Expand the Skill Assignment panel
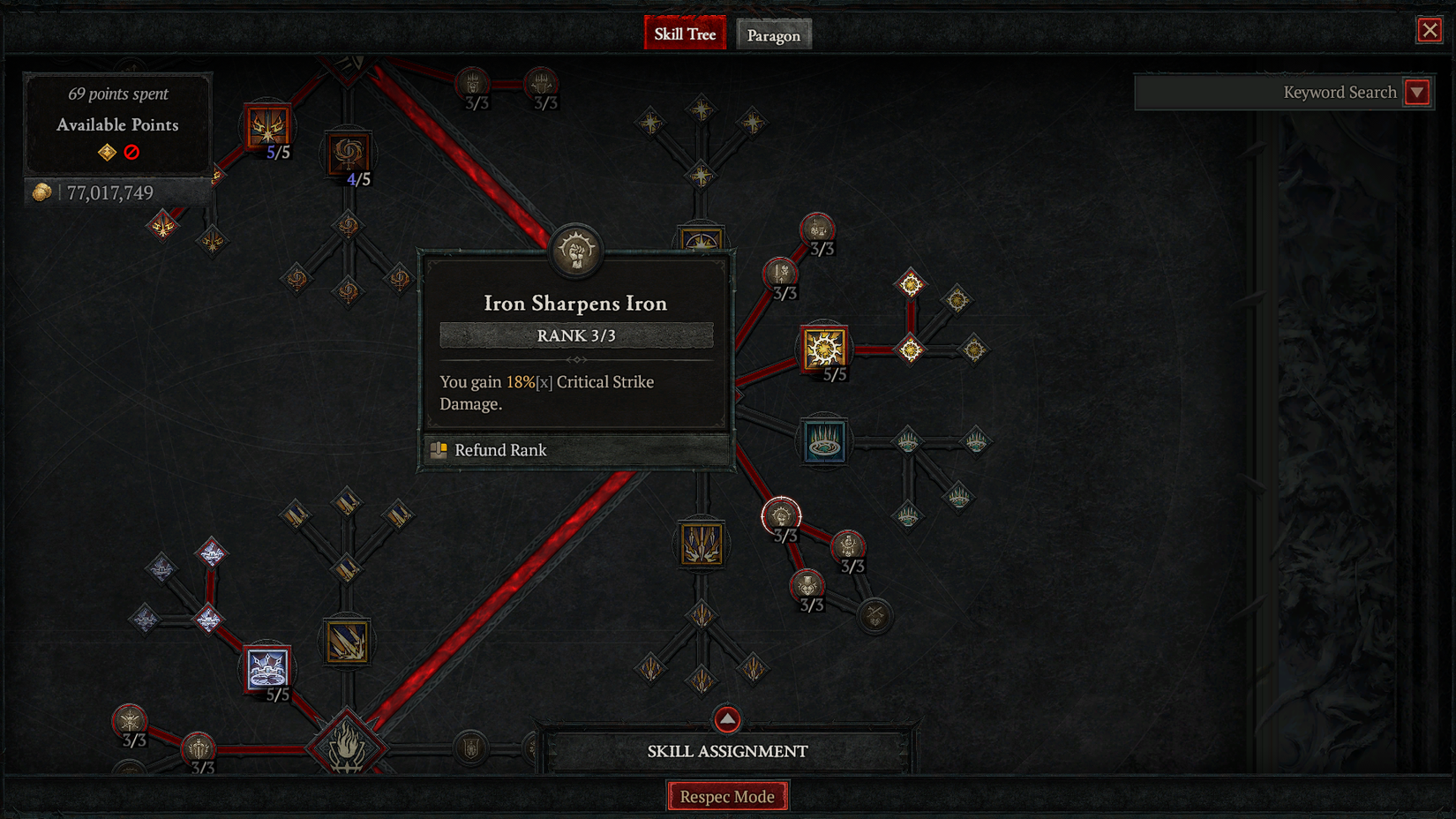The image size is (1456, 819). 726,719
